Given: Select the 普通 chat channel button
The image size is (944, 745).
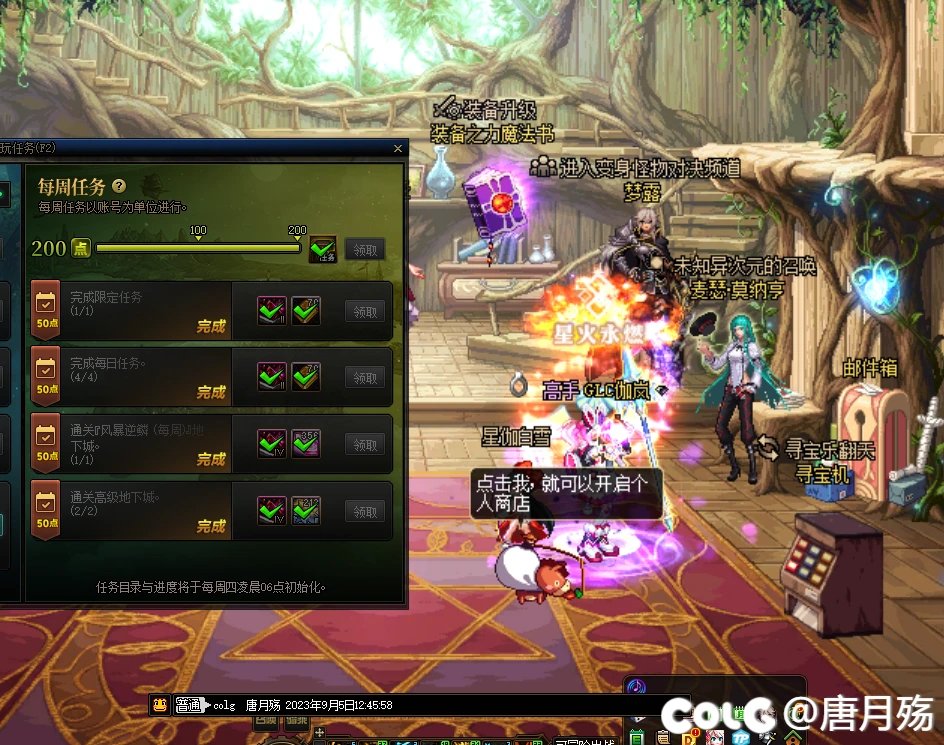Looking at the screenshot, I should pyautogui.click(x=188, y=705).
